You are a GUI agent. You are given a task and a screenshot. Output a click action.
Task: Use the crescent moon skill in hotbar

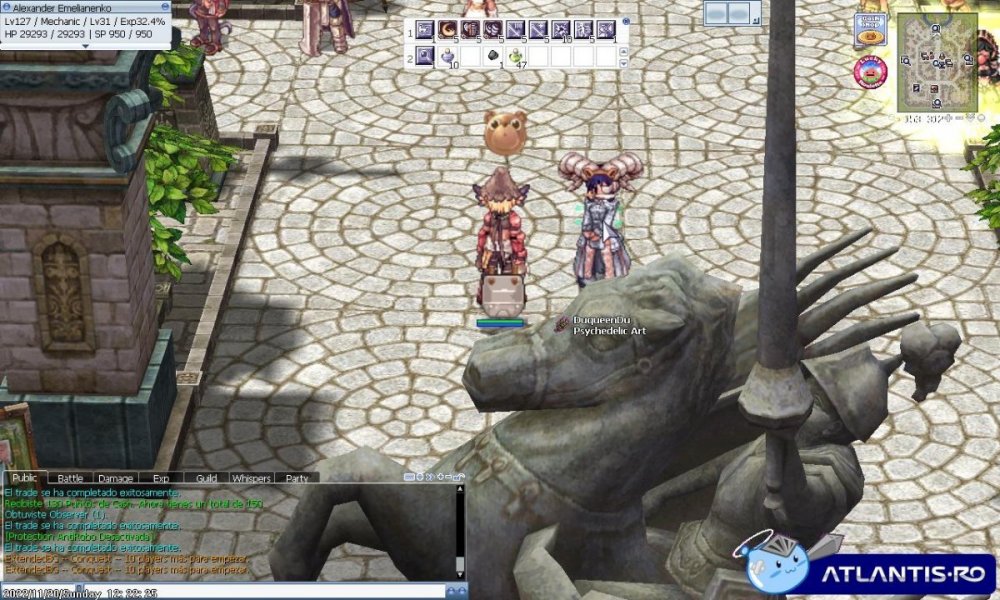tap(448, 30)
